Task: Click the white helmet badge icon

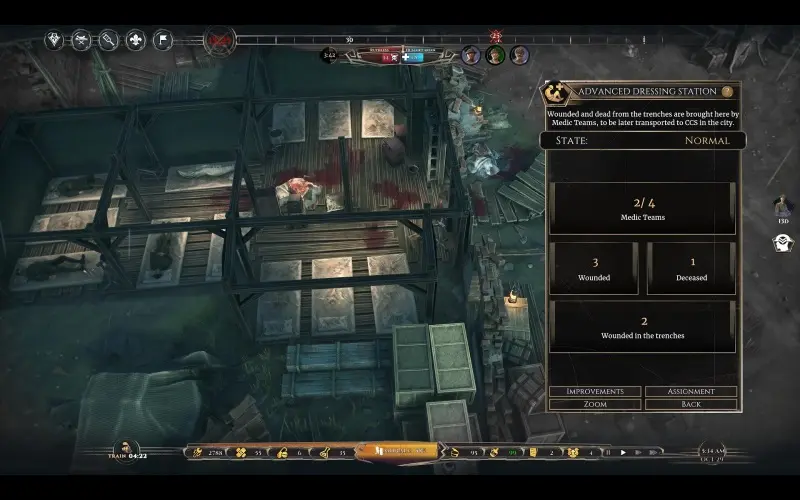Action: tap(784, 242)
